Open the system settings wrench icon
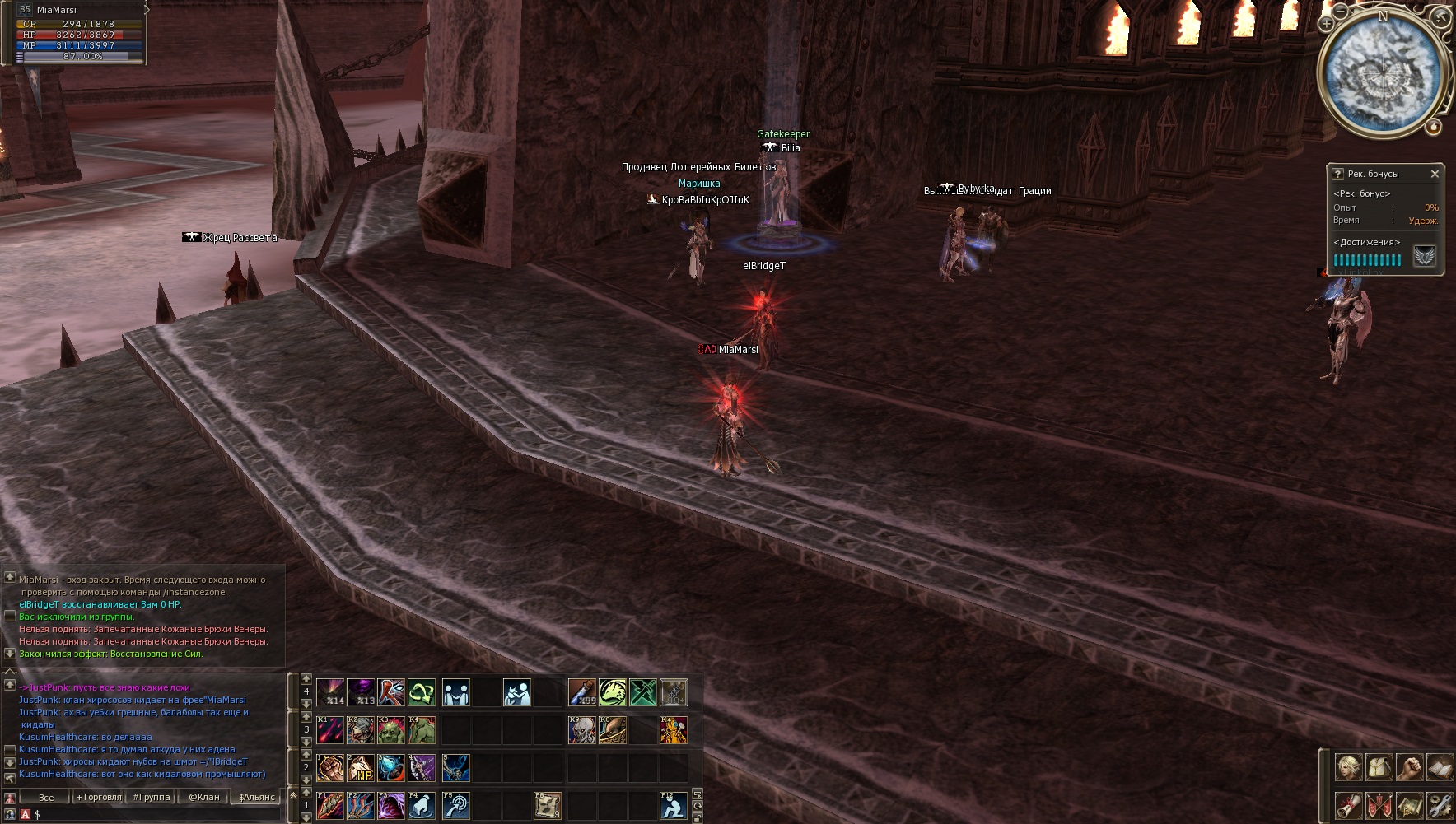Viewport: 1456px width, 824px height. tap(1440, 804)
